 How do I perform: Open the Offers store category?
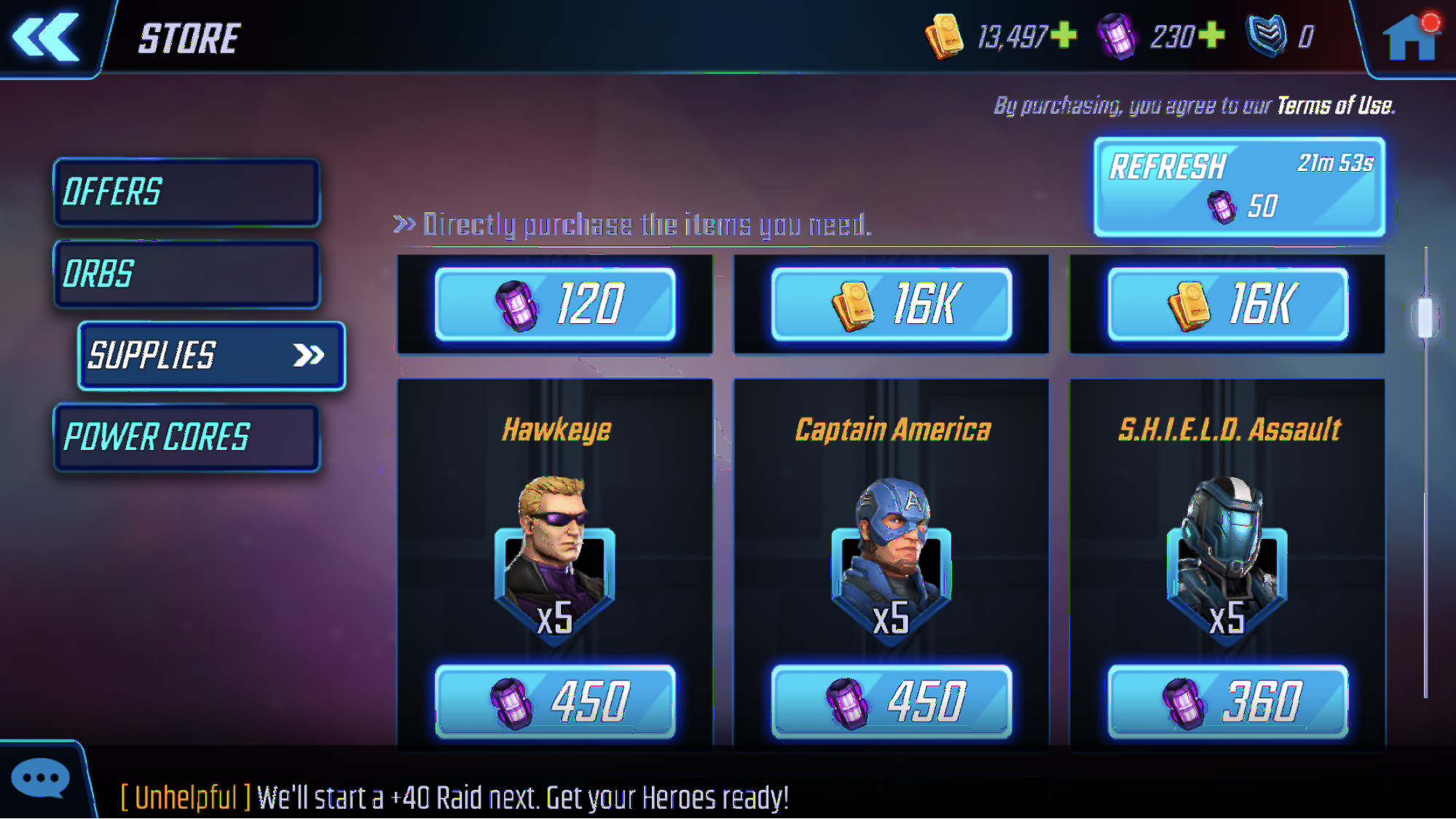click(186, 192)
